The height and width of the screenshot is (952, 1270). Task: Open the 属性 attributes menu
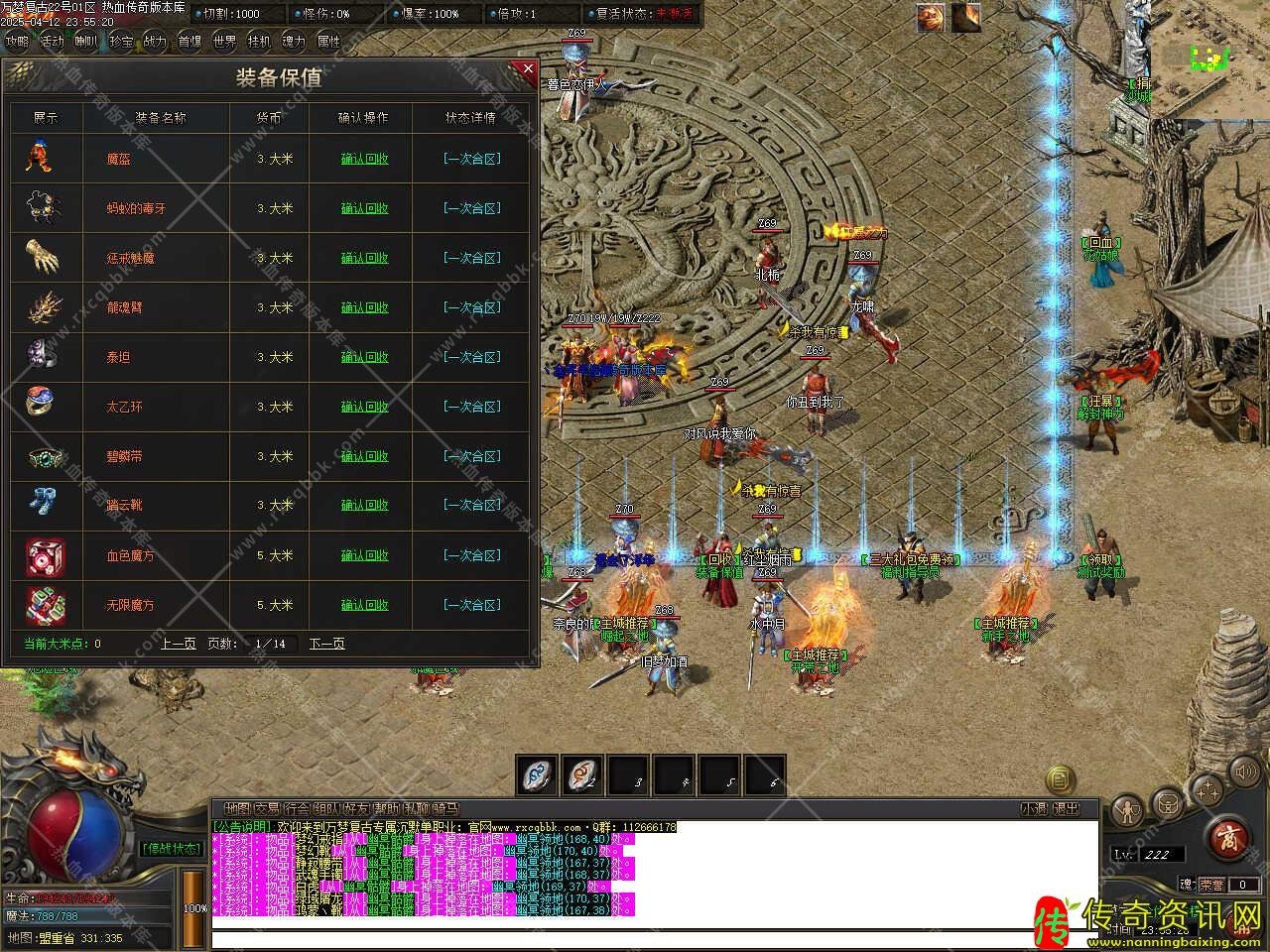328,42
